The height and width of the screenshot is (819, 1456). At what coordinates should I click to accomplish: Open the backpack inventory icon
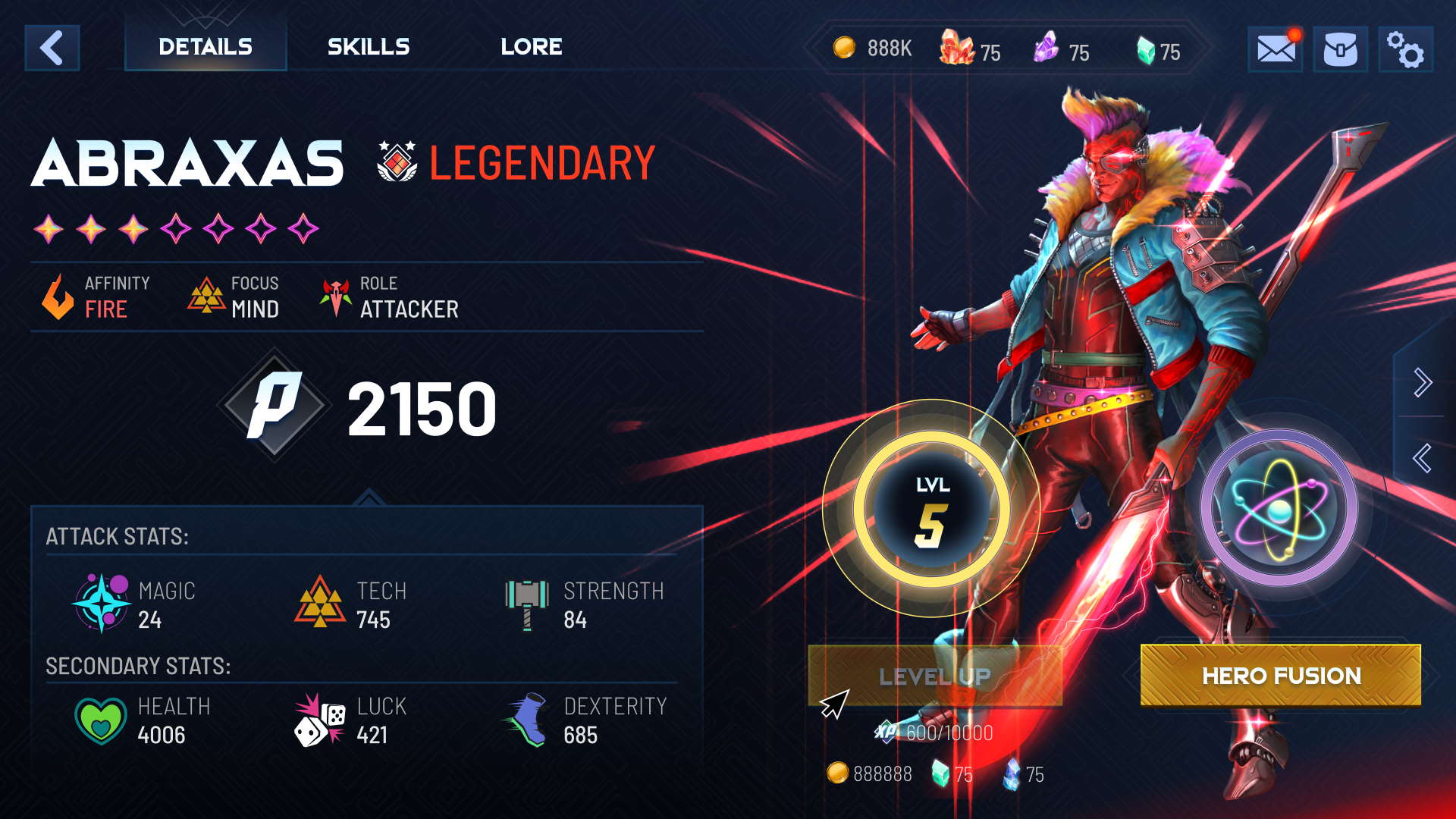click(1340, 49)
